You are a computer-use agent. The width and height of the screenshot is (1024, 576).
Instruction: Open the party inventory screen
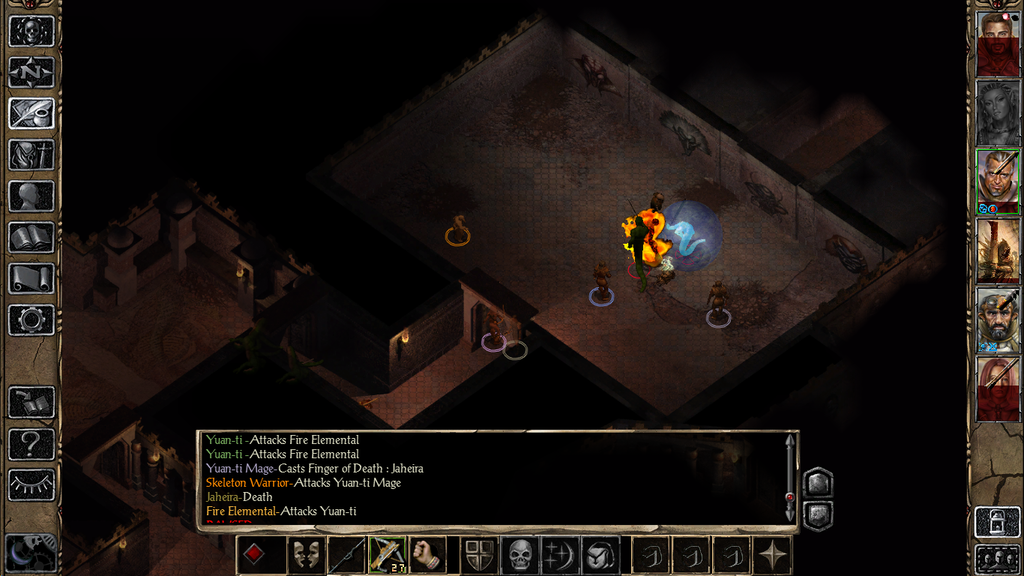click(31, 155)
